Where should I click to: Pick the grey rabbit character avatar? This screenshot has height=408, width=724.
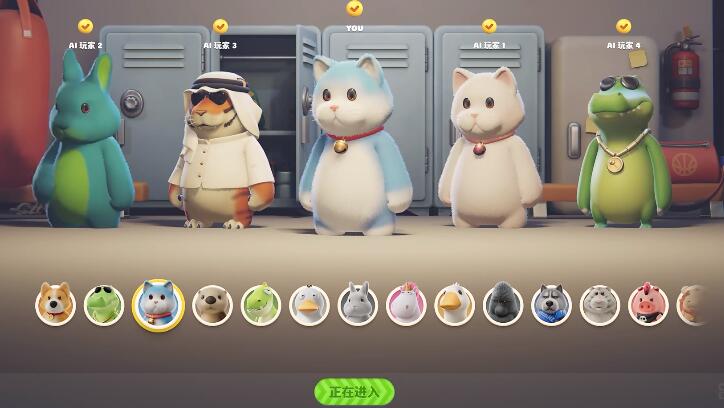(x=358, y=304)
